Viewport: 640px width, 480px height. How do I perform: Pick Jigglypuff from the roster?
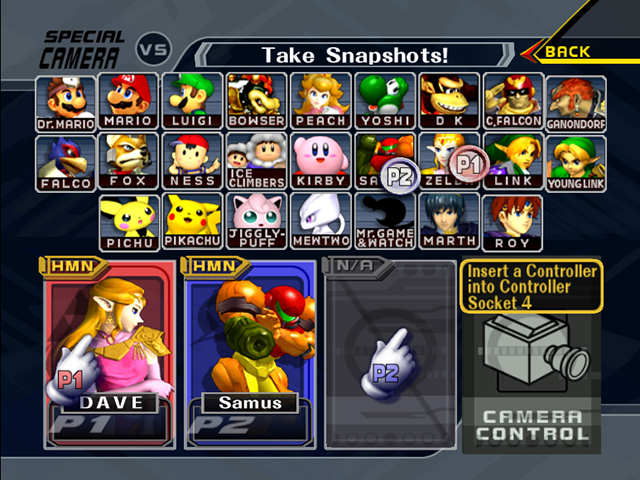coord(257,222)
